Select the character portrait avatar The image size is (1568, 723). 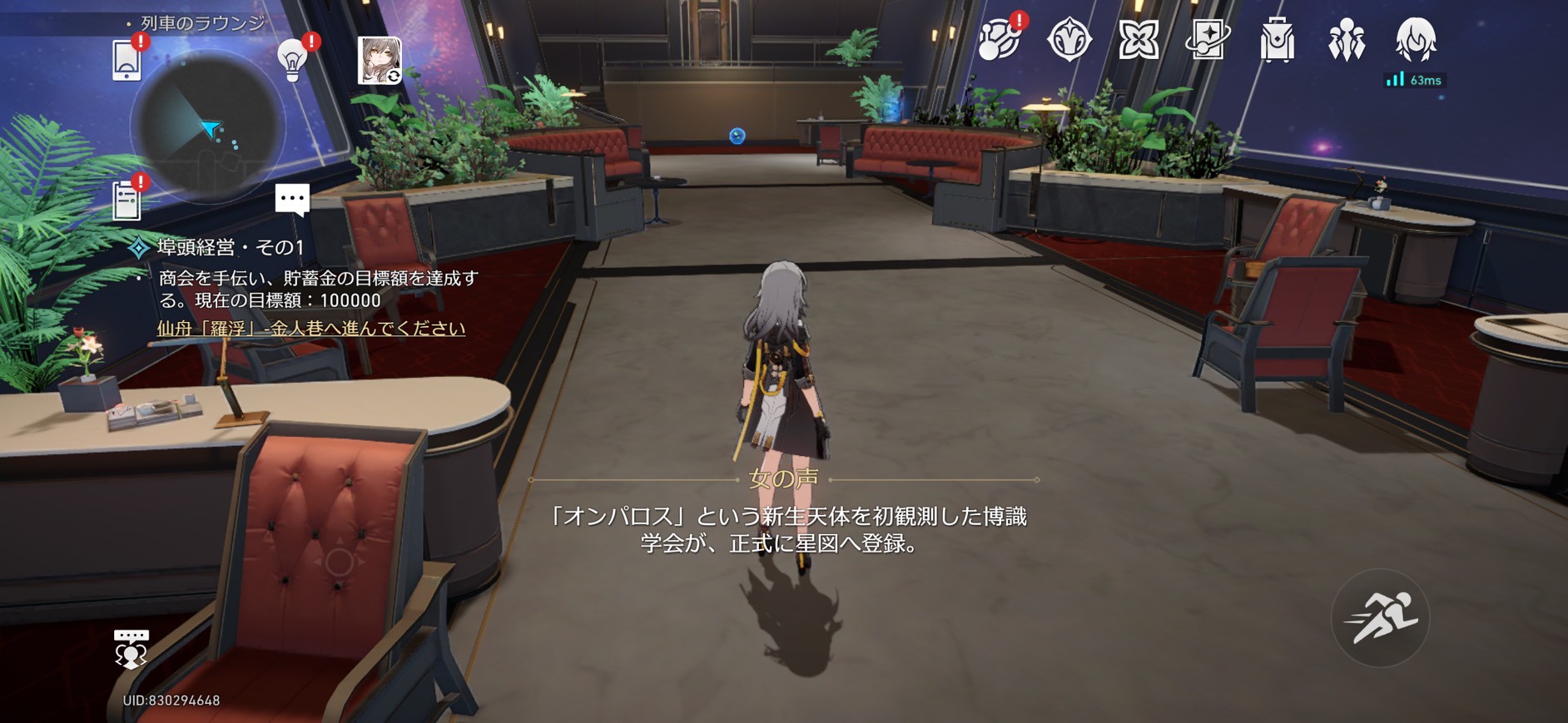click(380, 61)
